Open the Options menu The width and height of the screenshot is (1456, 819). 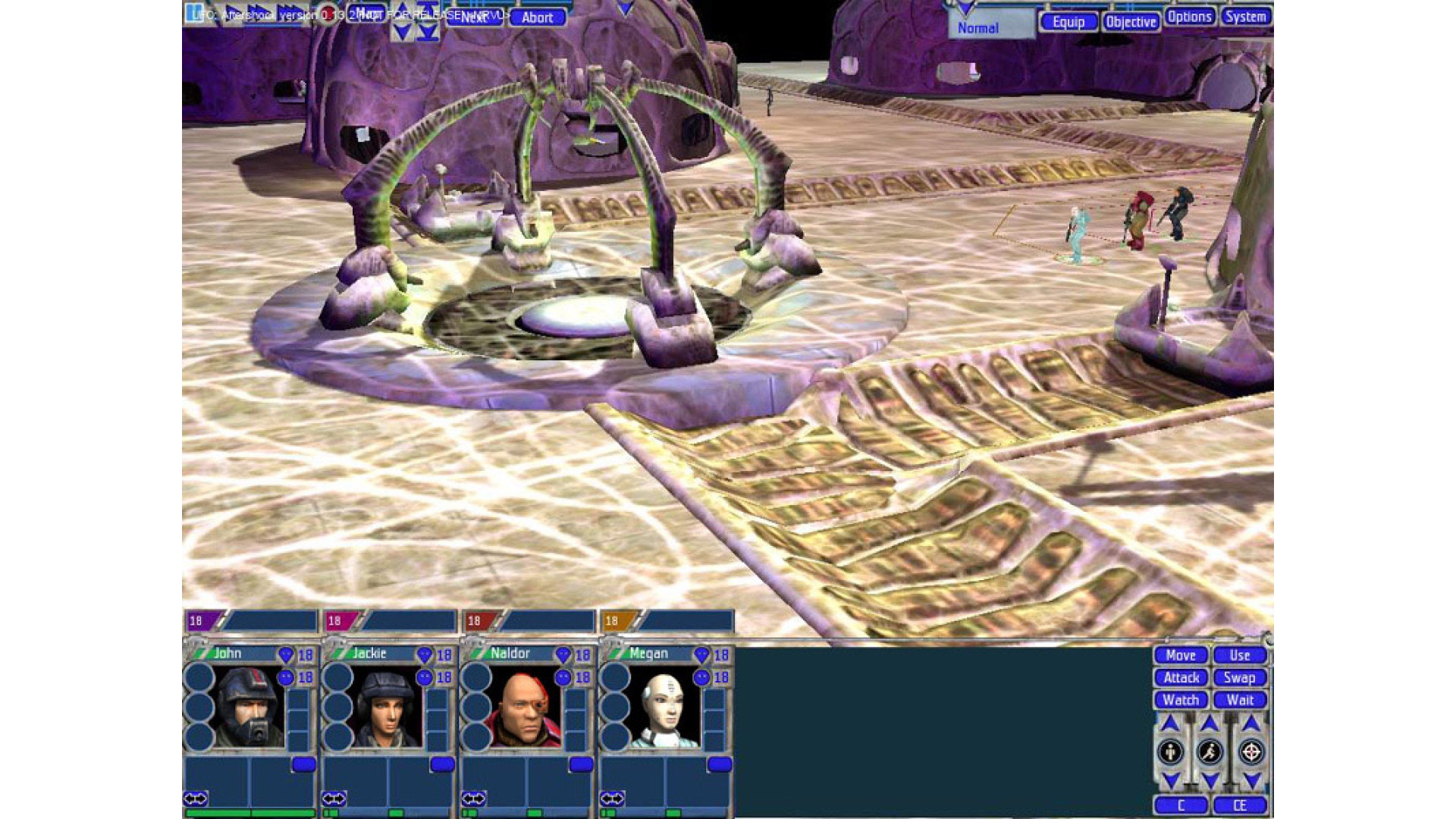1189,17
